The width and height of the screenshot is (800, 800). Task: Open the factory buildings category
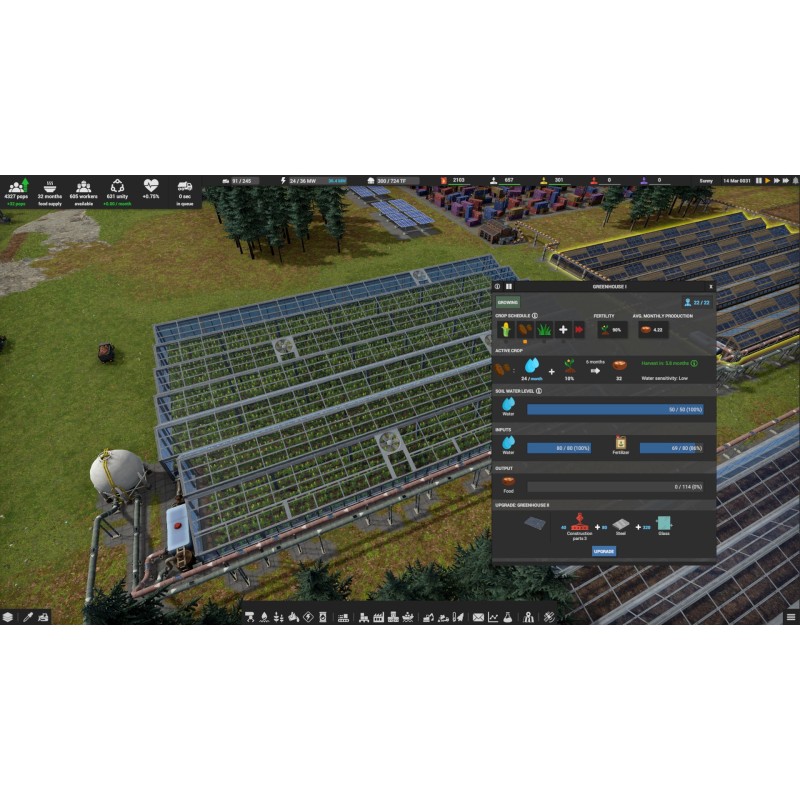(x=379, y=617)
